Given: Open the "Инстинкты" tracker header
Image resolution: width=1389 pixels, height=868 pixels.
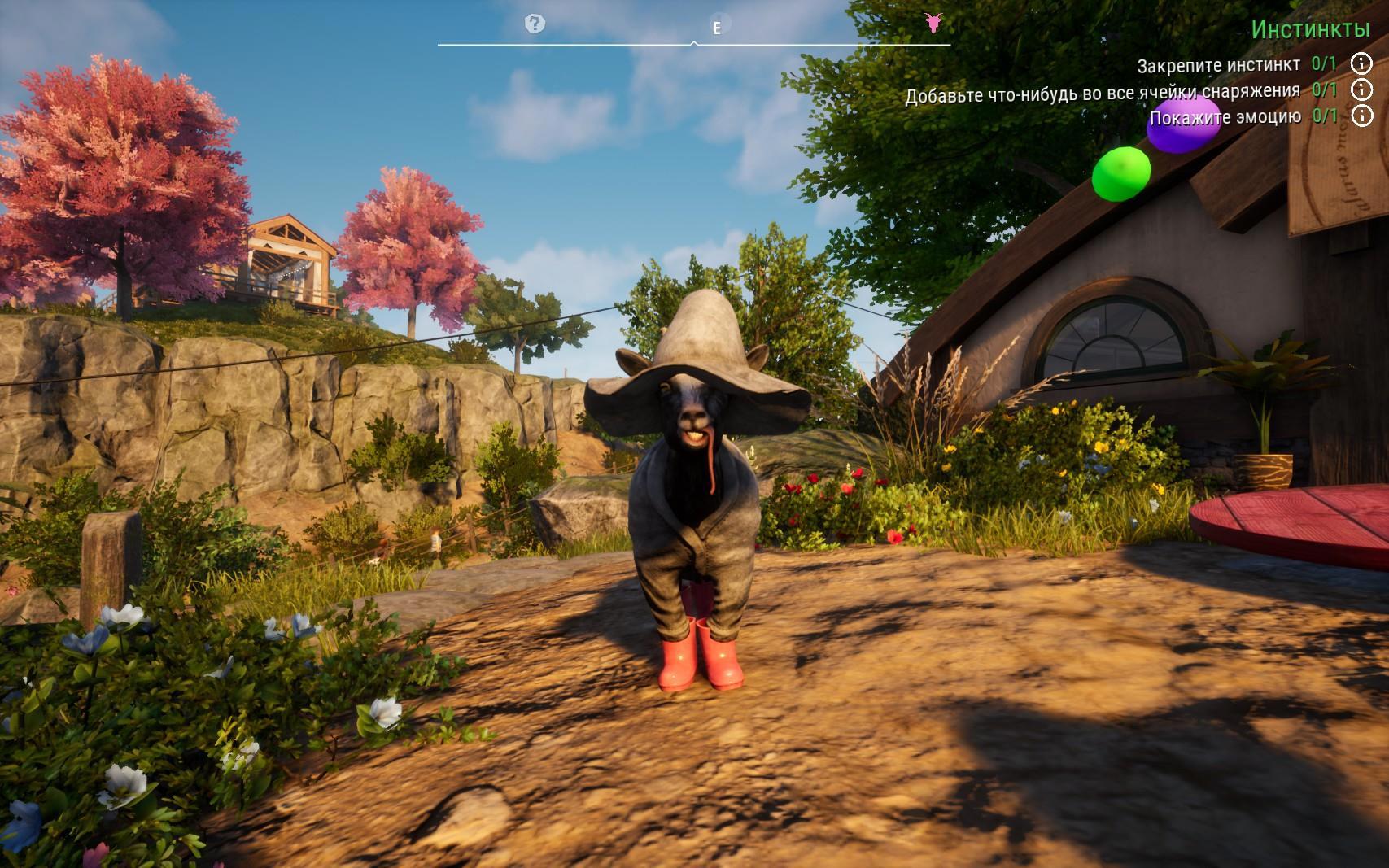Looking at the screenshot, I should coord(1310,30).
